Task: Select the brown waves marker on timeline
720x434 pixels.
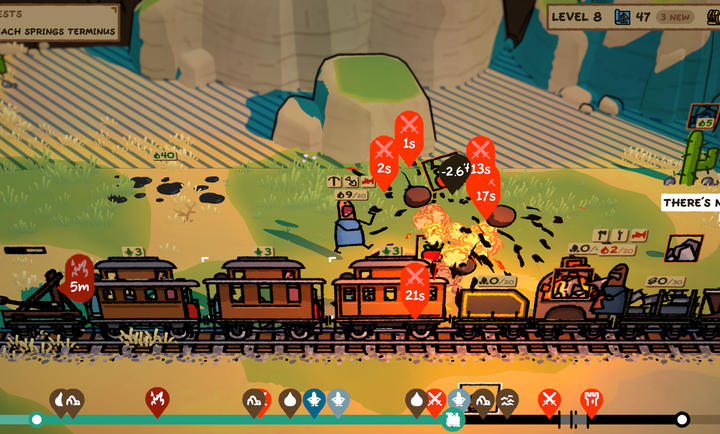Action: pos(508,400)
